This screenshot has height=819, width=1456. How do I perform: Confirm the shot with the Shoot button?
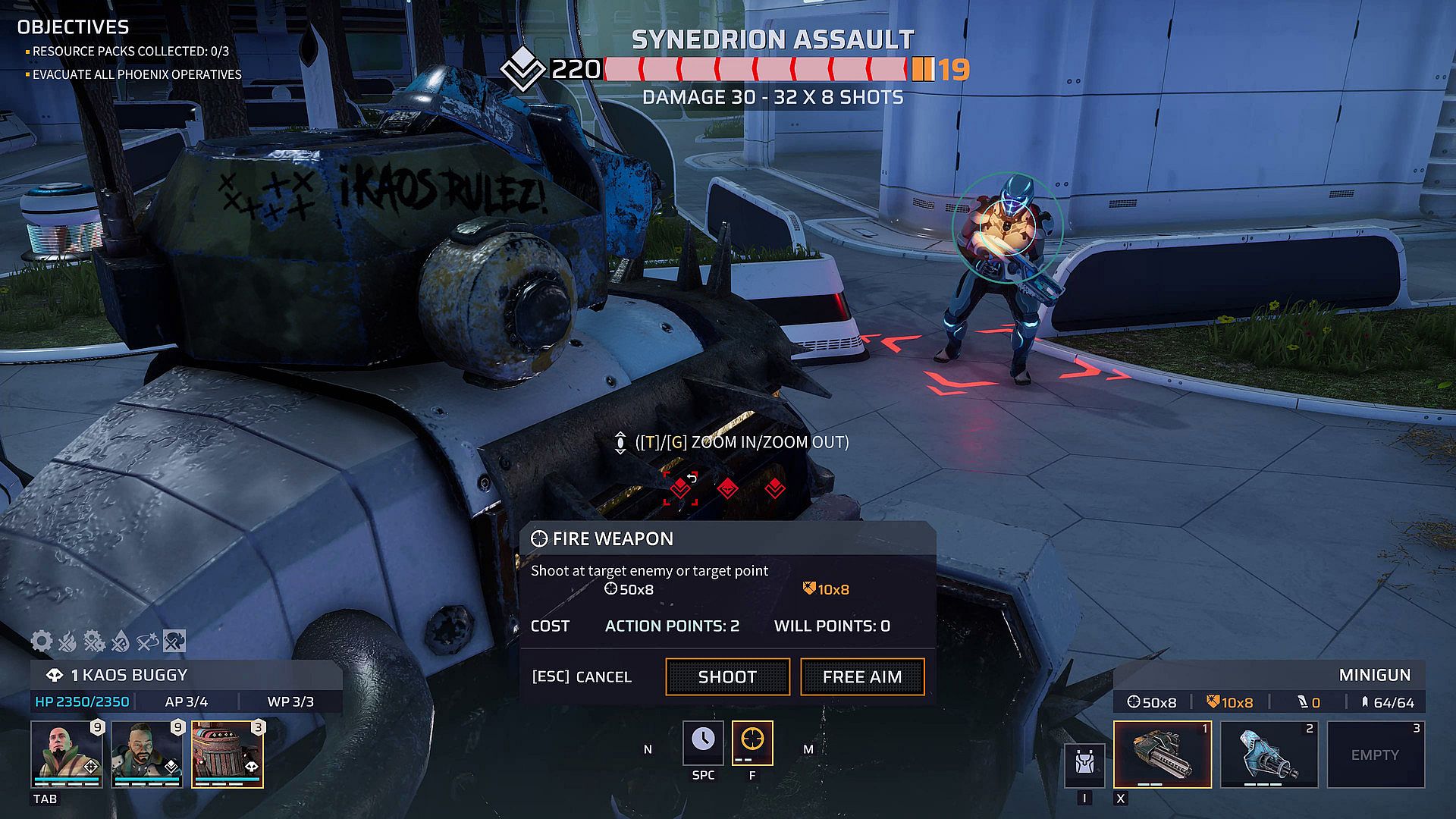(727, 676)
